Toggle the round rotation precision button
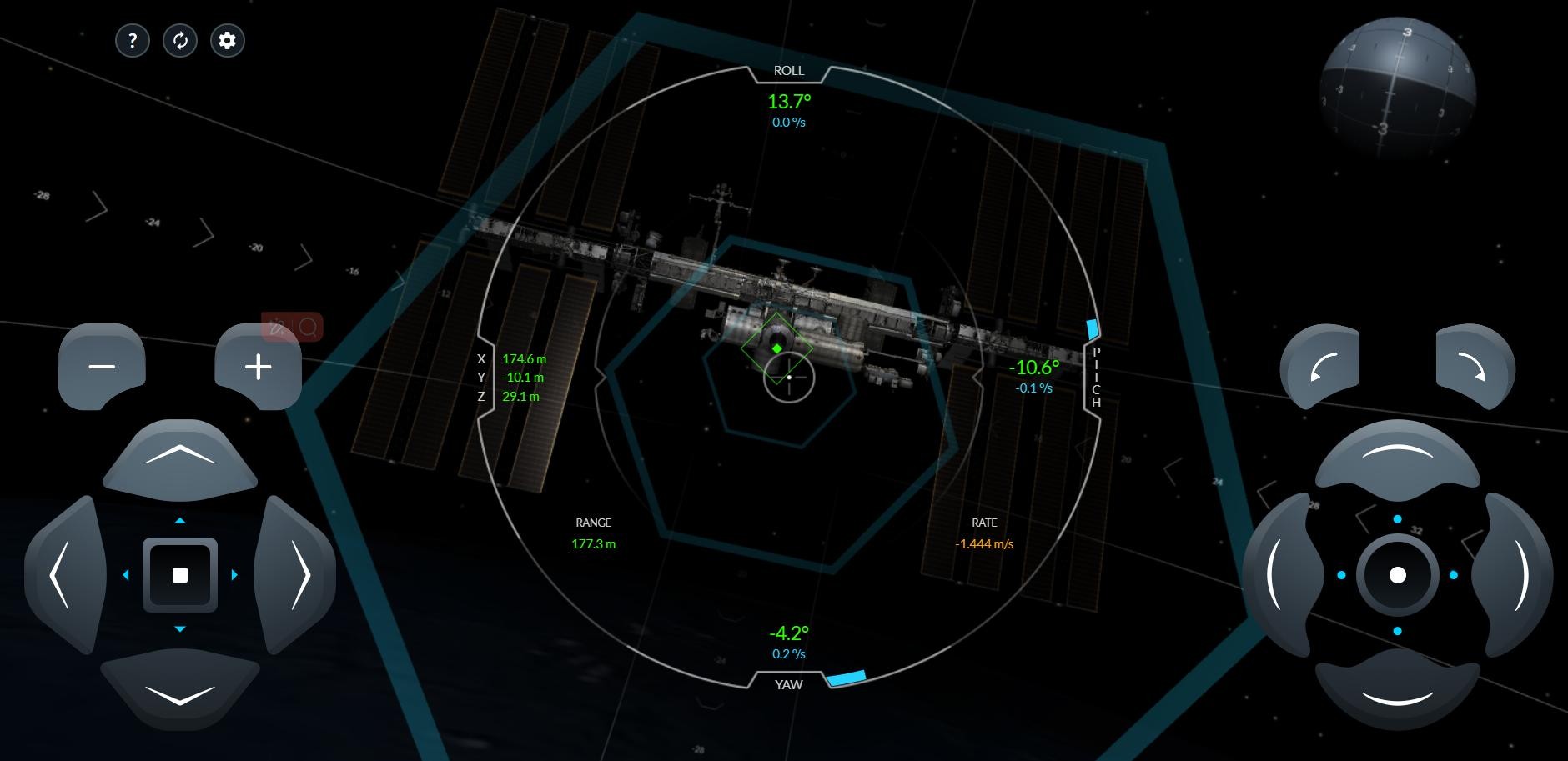The width and height of the screenshot is (1568, 761). coord(1398,575)
